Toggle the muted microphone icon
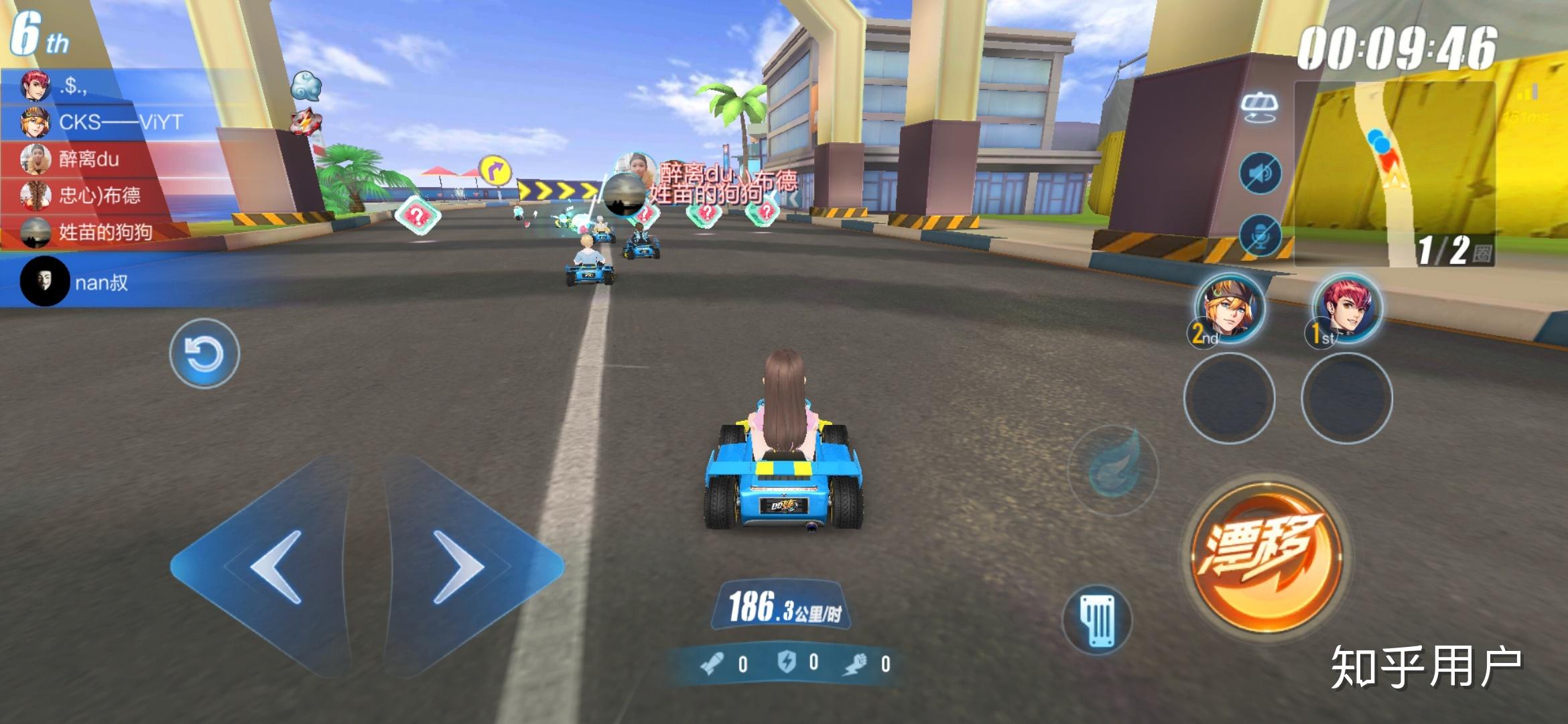Image resolution: width=1568 pixels, height=724 pixels. tap(1260, 236)
